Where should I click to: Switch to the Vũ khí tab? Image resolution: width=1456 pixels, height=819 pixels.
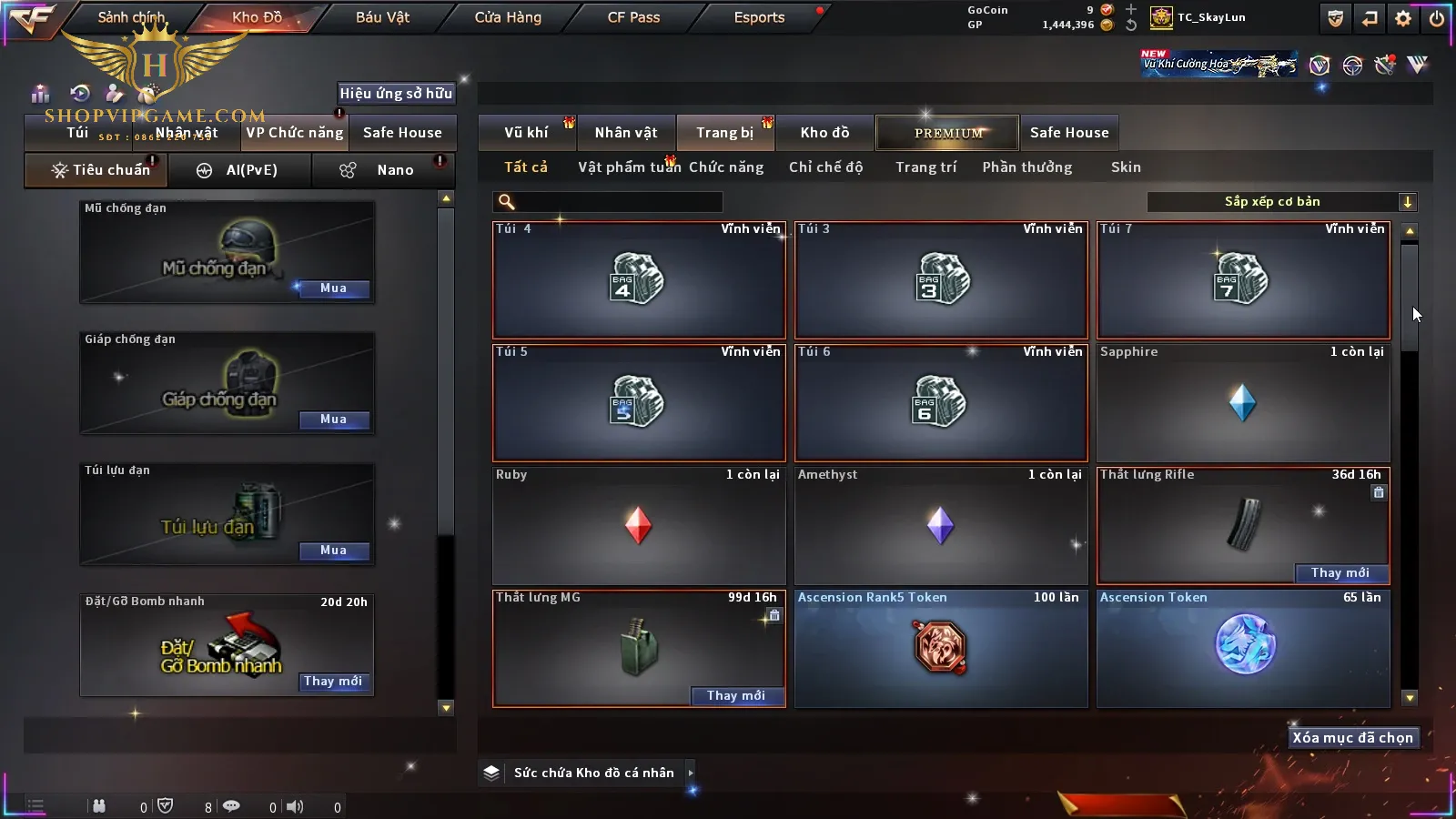click(x=526, y=133)
